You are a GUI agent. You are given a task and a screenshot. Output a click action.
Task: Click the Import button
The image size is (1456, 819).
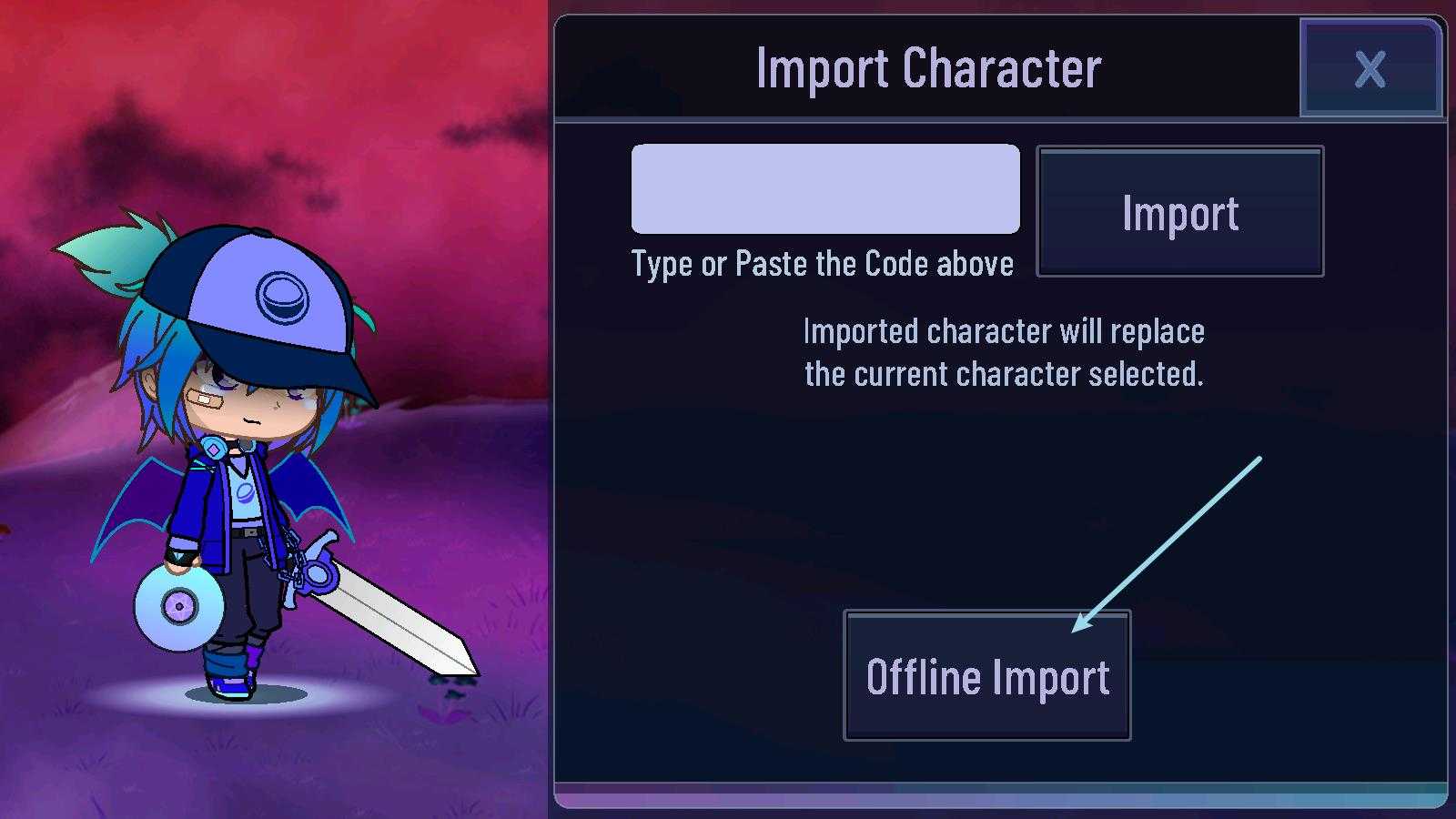click(1179, 212)
